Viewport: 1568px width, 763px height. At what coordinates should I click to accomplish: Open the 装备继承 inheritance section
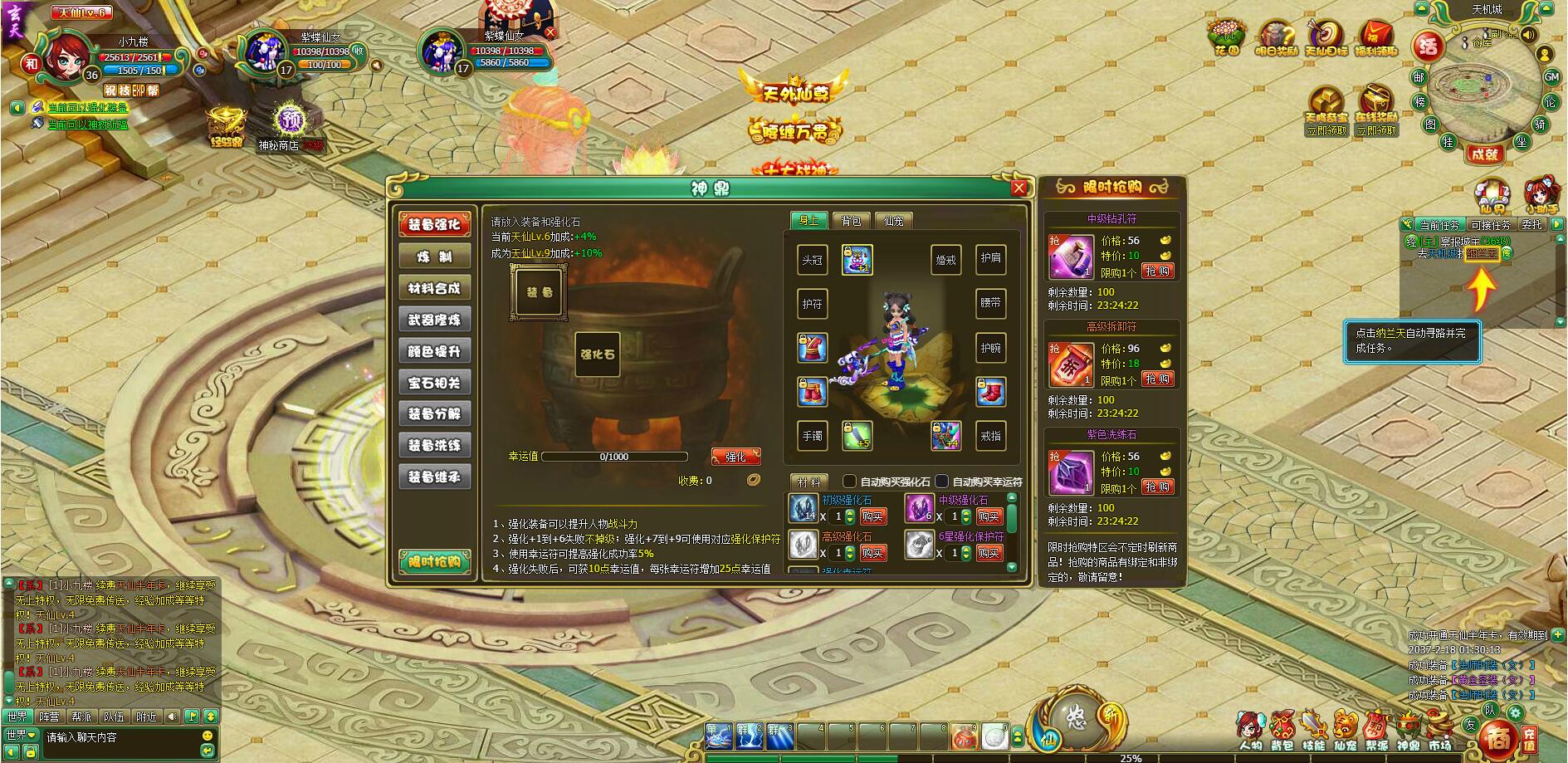pos(434,477)
